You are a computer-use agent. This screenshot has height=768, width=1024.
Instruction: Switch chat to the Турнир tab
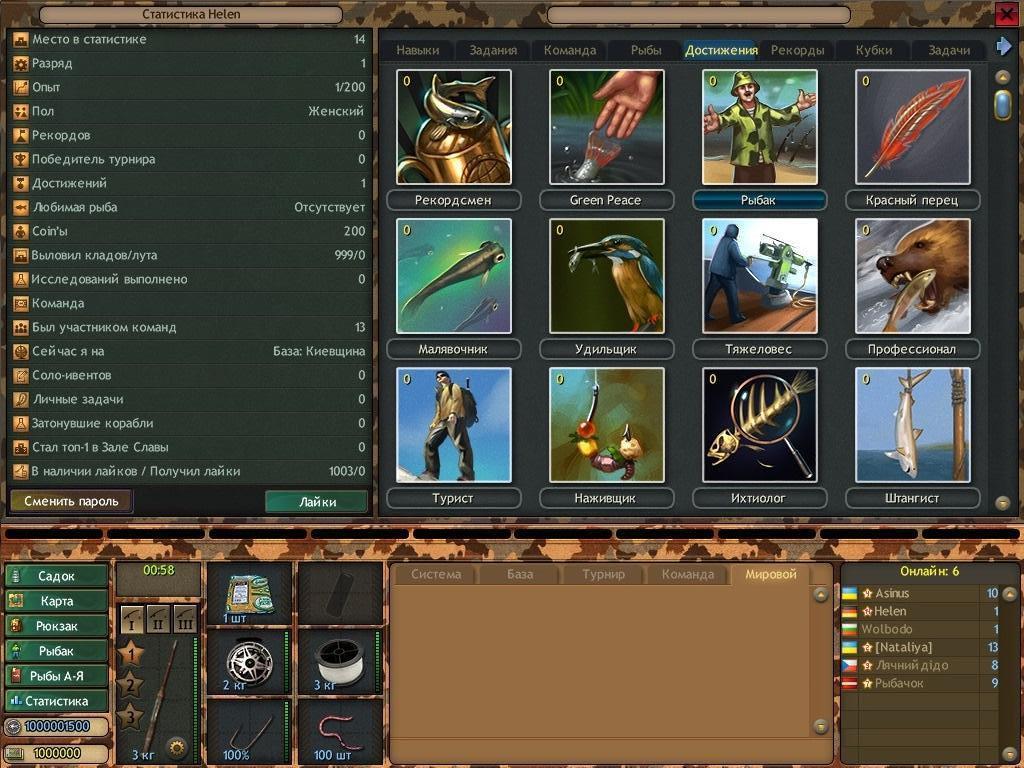603,574
